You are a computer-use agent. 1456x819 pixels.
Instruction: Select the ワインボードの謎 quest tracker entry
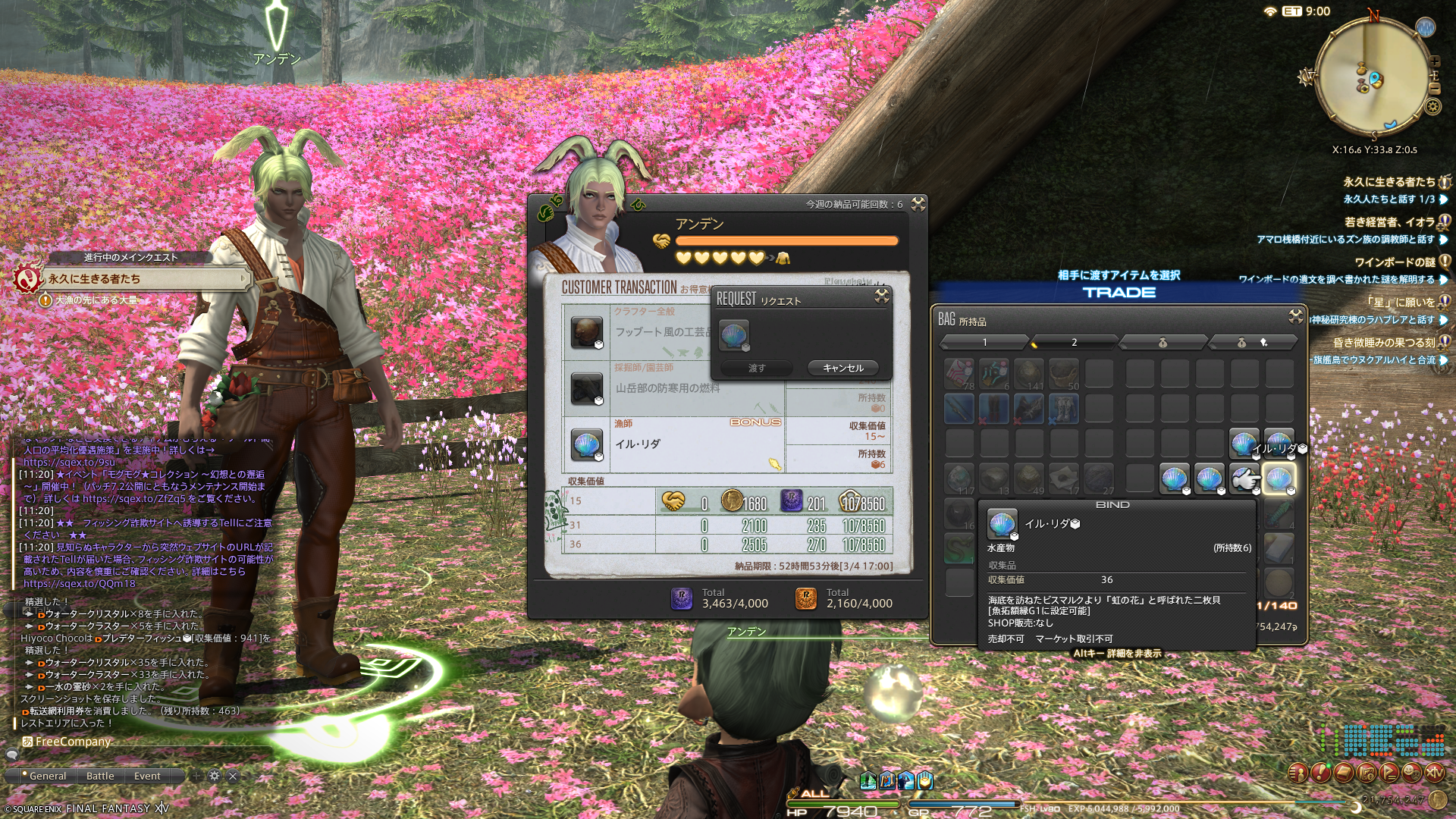pos(1394,262)
